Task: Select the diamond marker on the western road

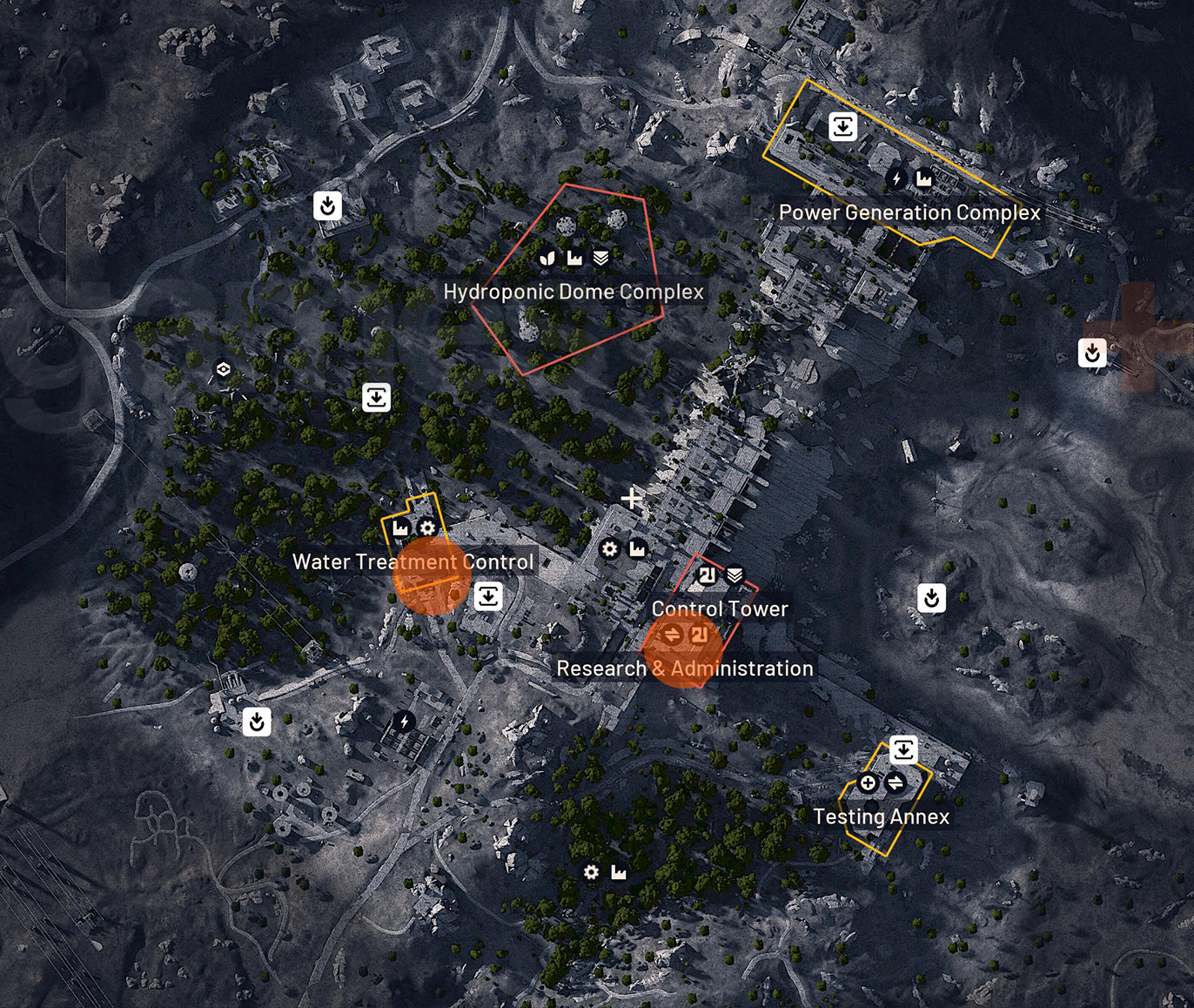Action: [x=223, y=368]
